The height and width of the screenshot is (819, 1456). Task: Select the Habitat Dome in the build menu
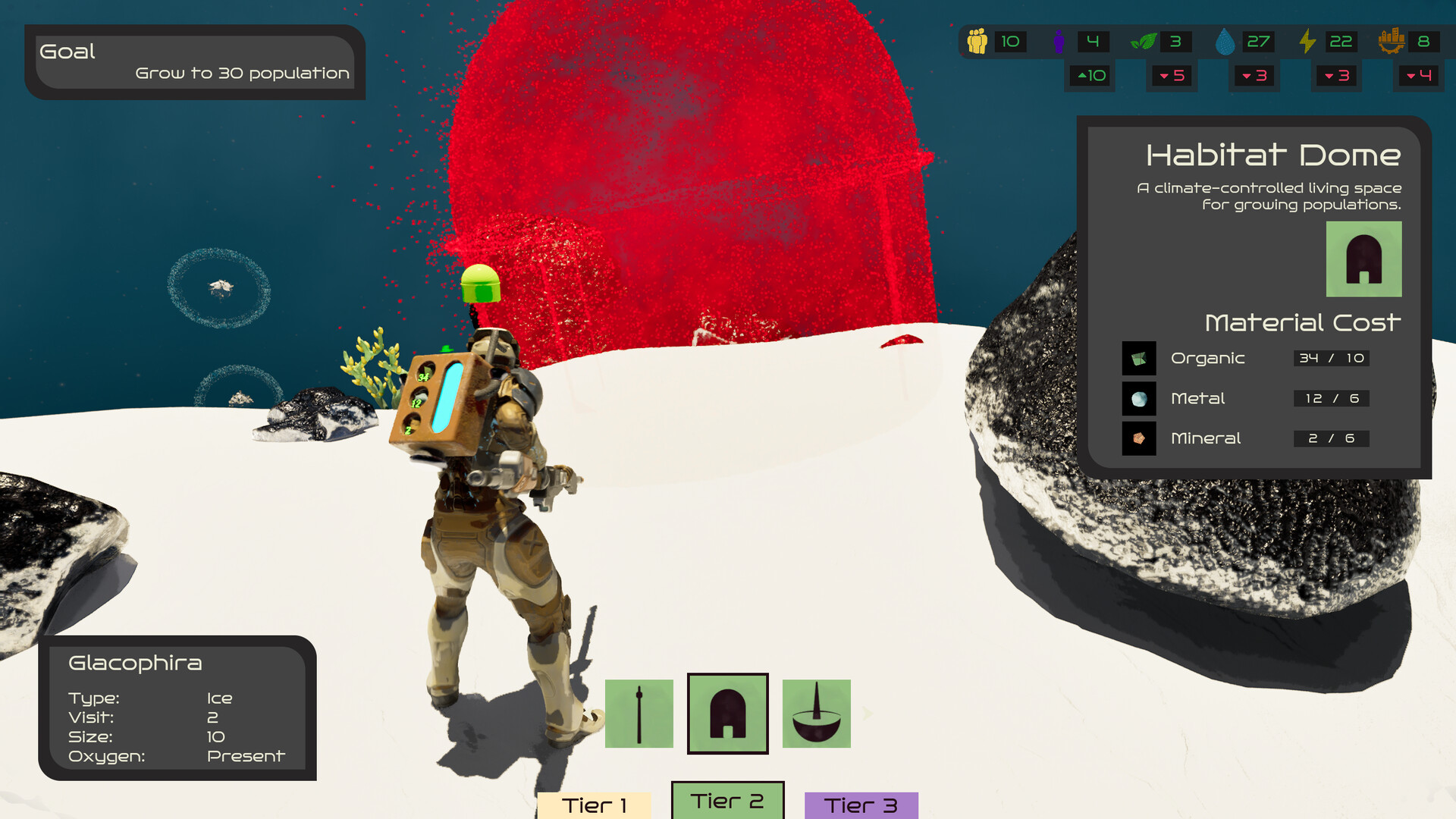(727, 714)
